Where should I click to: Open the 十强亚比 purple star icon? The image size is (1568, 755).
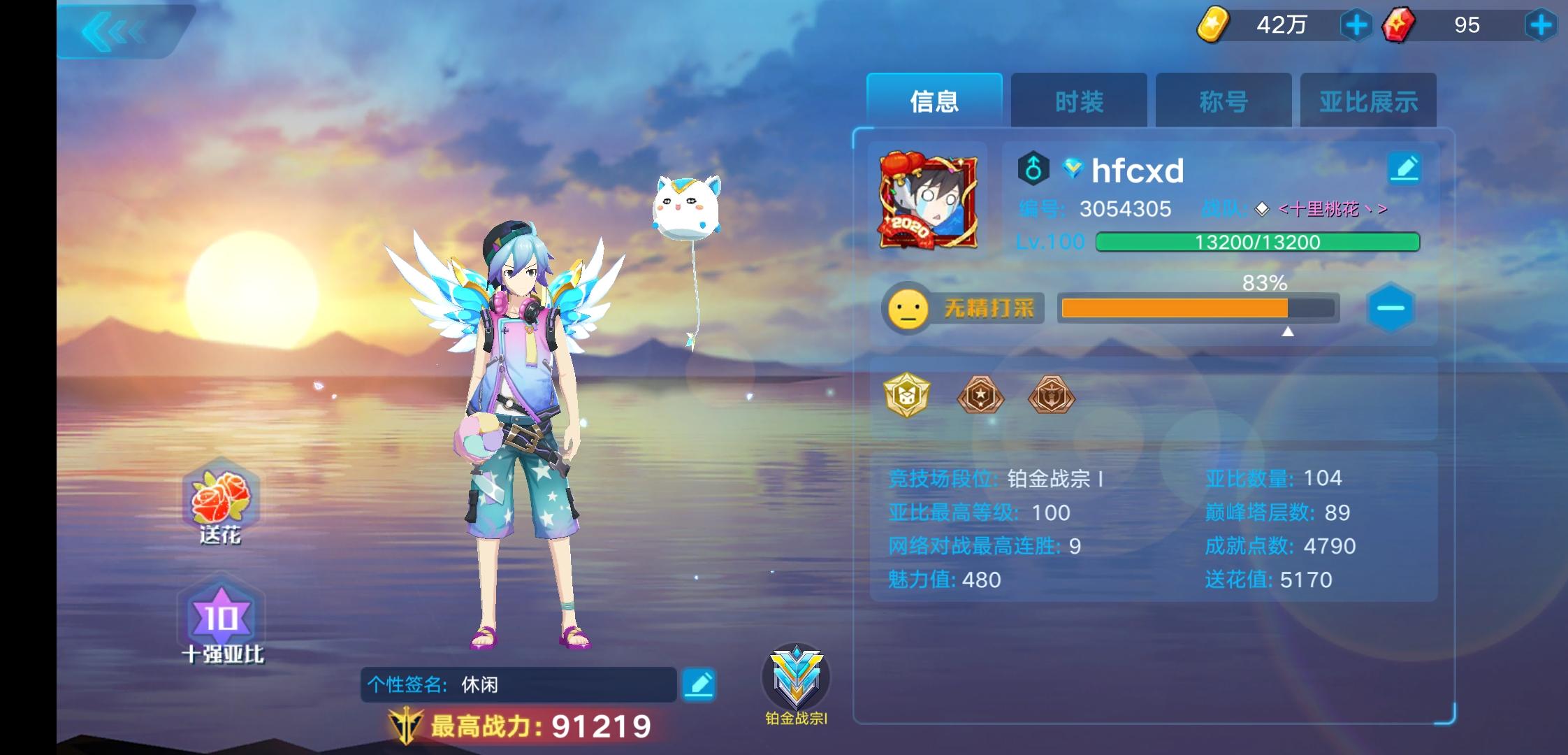(220, 617)
